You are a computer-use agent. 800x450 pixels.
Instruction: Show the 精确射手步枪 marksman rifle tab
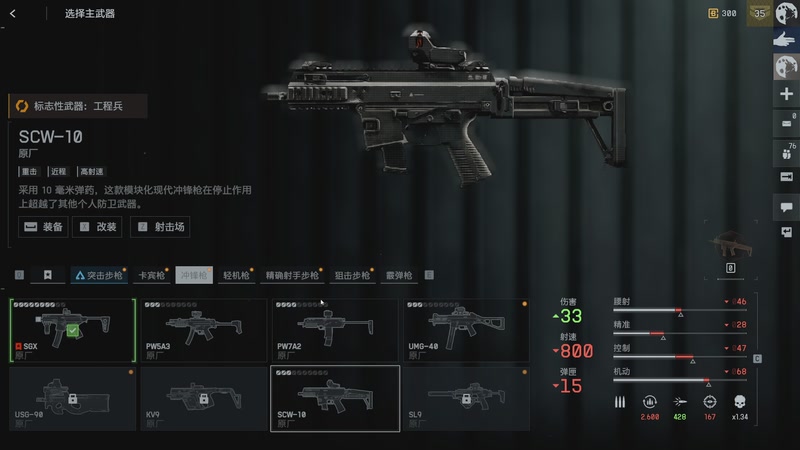click(291, 275)
